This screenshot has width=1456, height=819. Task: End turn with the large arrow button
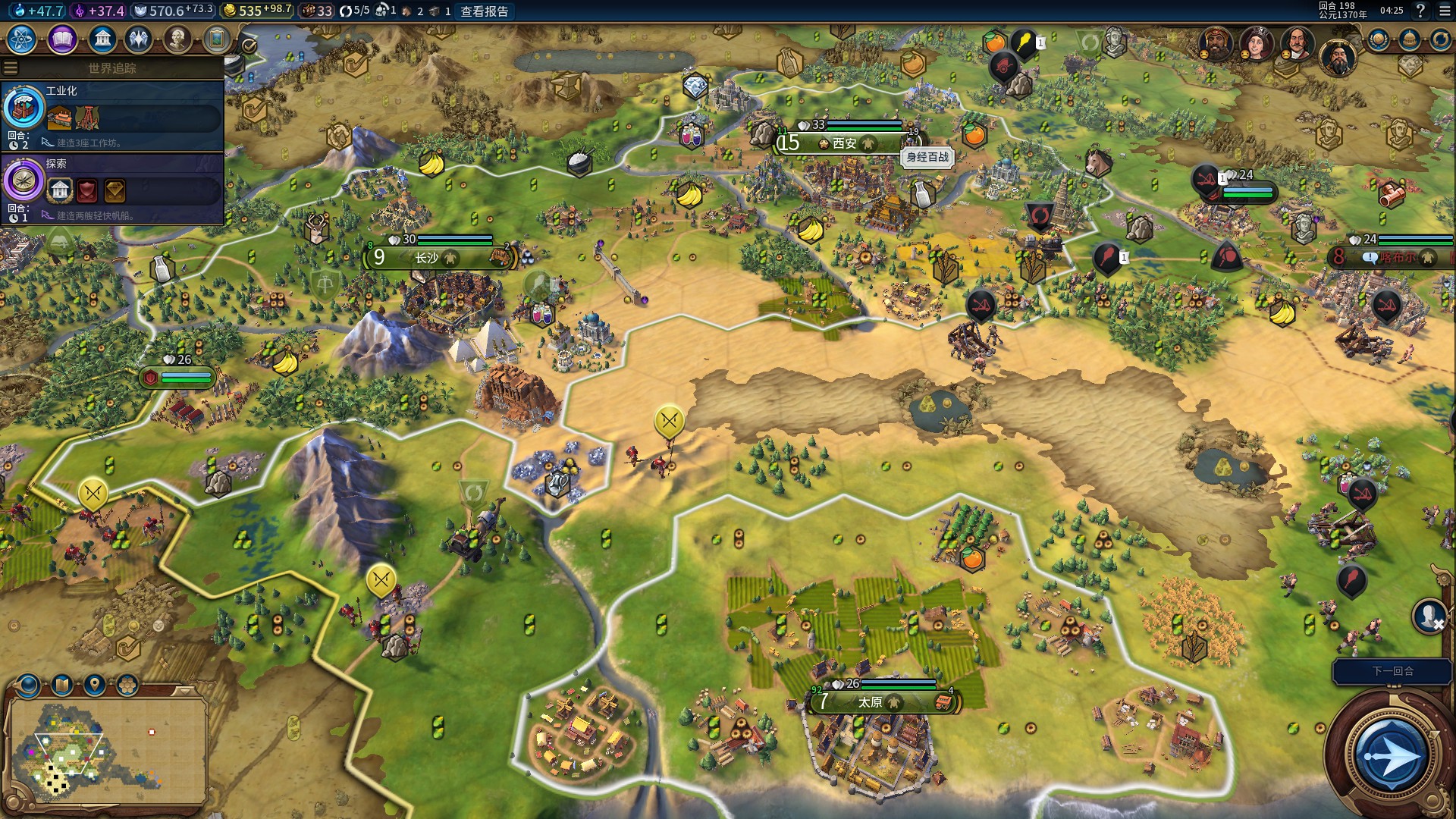1390,755
